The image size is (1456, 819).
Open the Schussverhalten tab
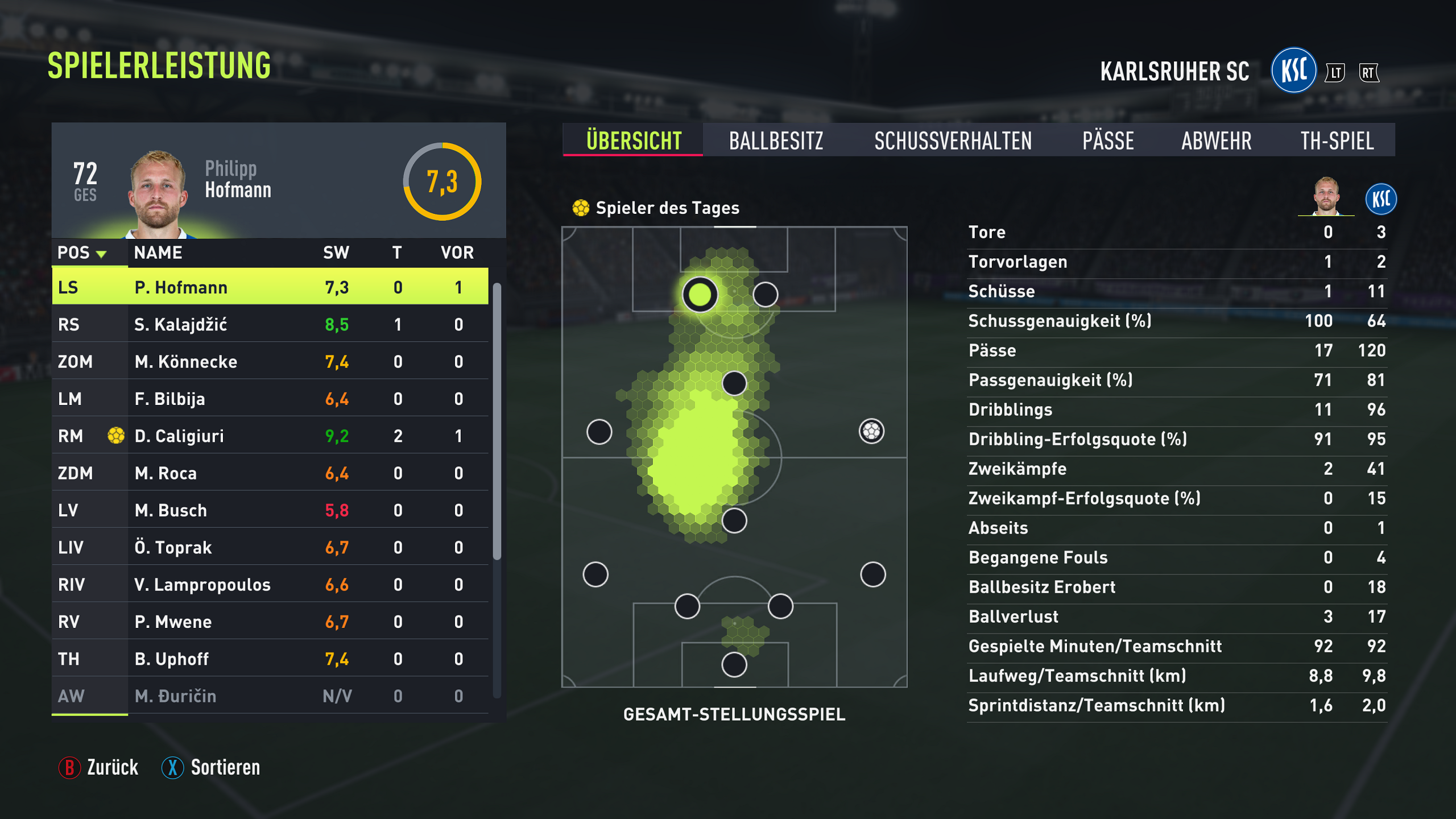(x=953, y=140)
